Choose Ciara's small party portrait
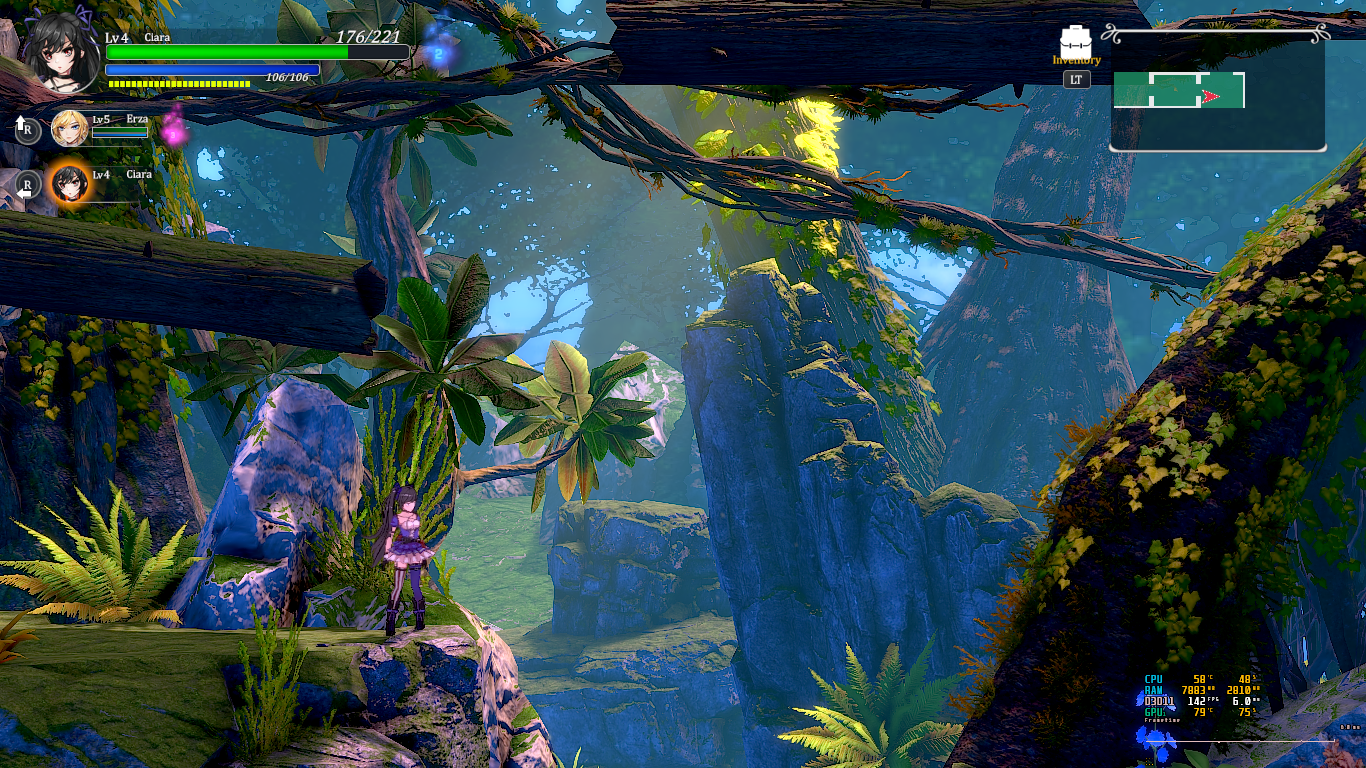Image resolution: width=1366 pixels, height=768 pixels. [x=69, y=184]
